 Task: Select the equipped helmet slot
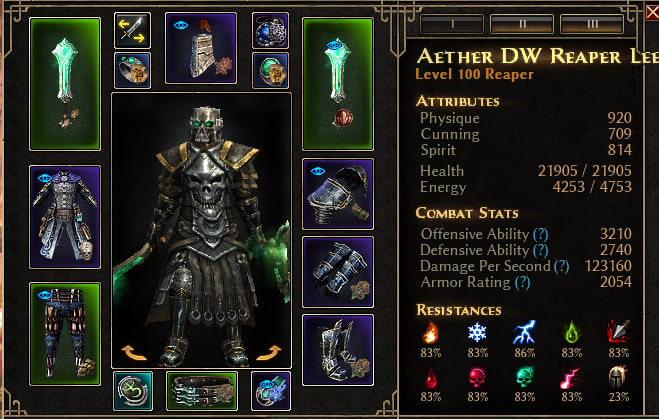(x=200, y=47)
